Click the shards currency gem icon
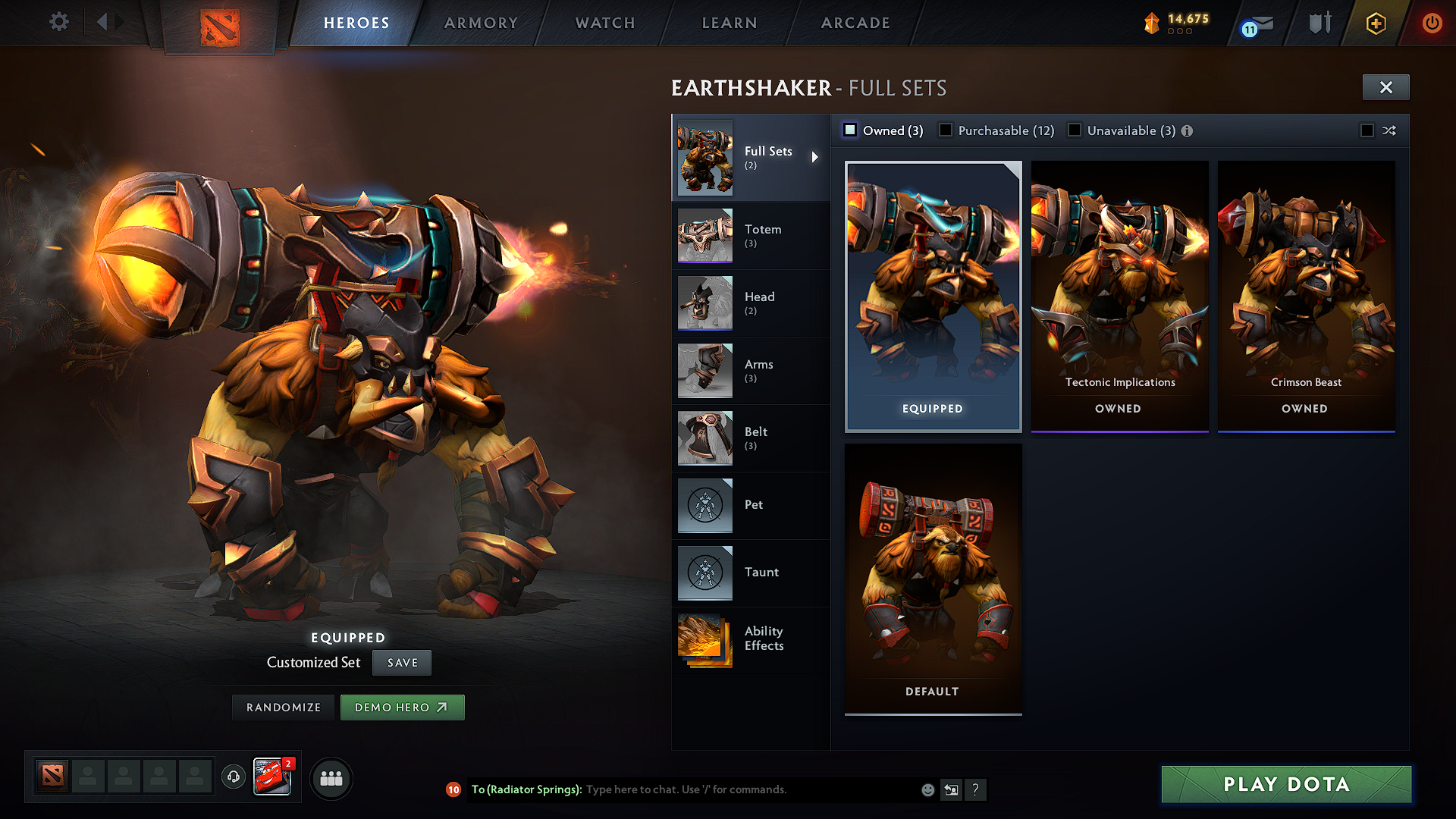This screenshot has width=1456, height=819. [x=1150, y=22]
